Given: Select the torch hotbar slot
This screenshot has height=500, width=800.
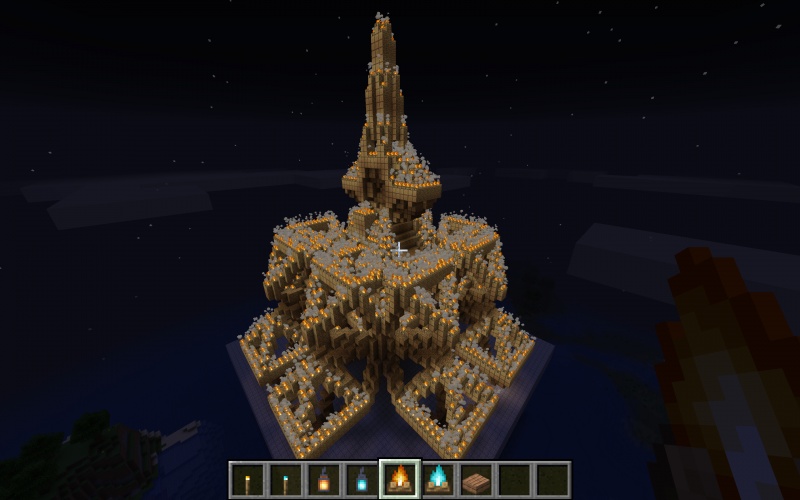Looking at the screenshot, I should (x=248, y=480).
